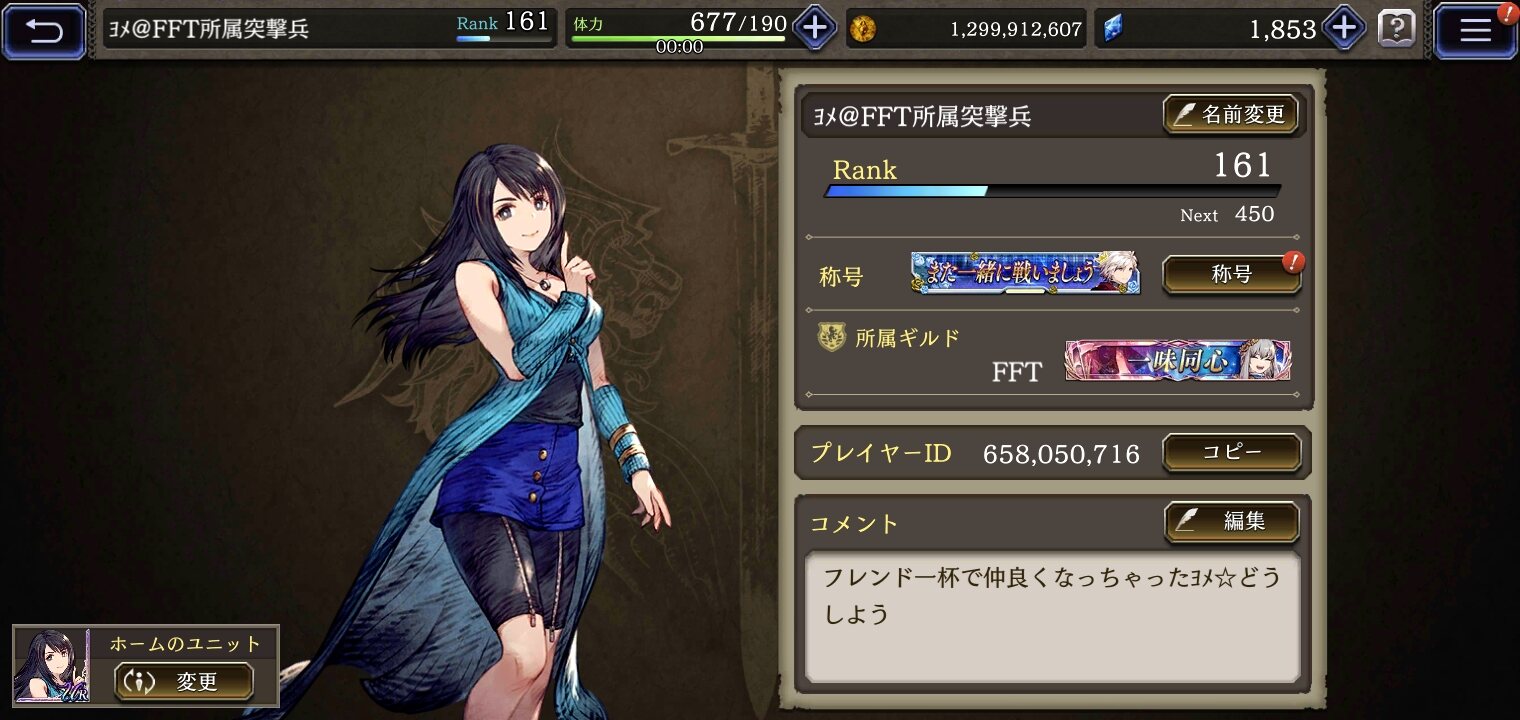The width and height of the screenshot is (1520, 720).
Task: Edit the comment with 編集 button
Action: (x=1231, y=521)
